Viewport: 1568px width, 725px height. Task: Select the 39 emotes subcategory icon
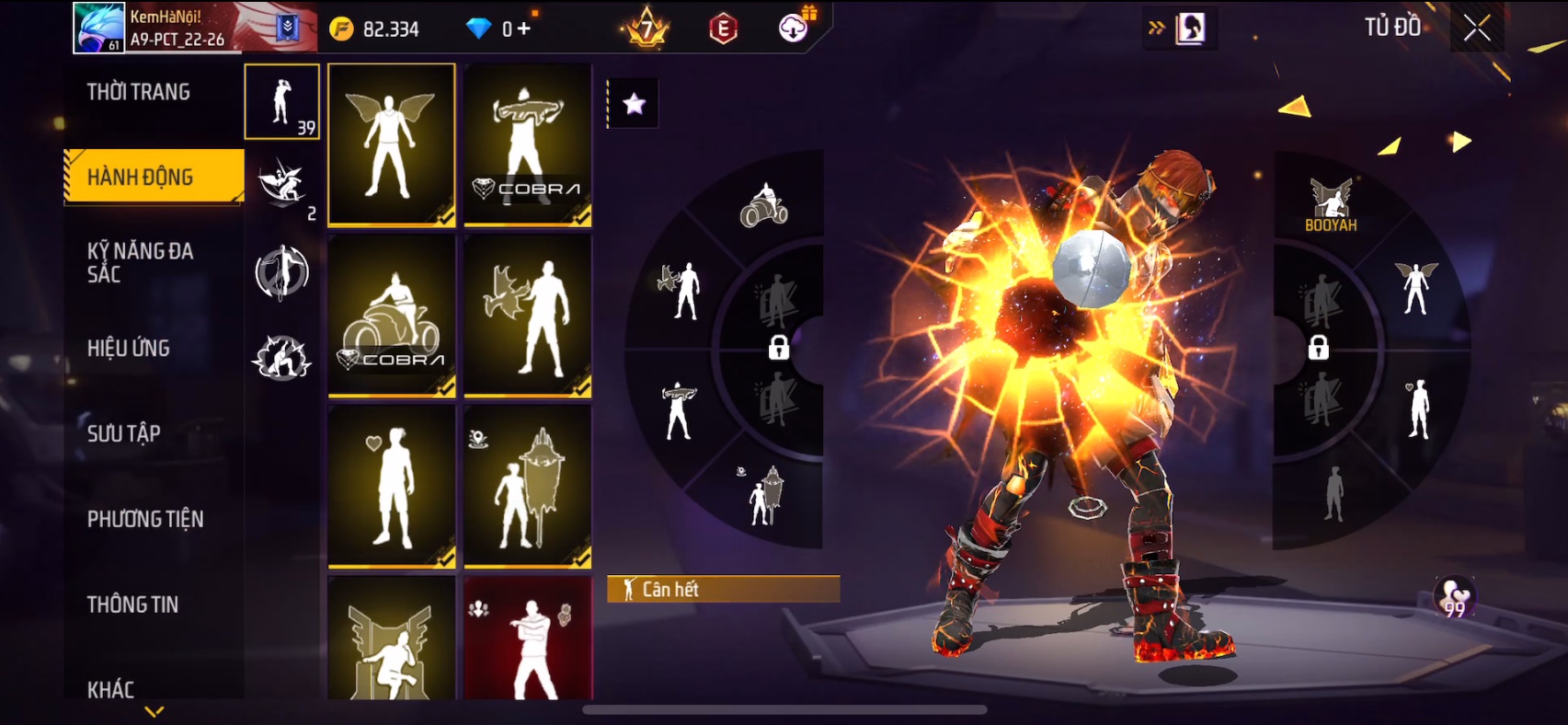coord(282,101)
